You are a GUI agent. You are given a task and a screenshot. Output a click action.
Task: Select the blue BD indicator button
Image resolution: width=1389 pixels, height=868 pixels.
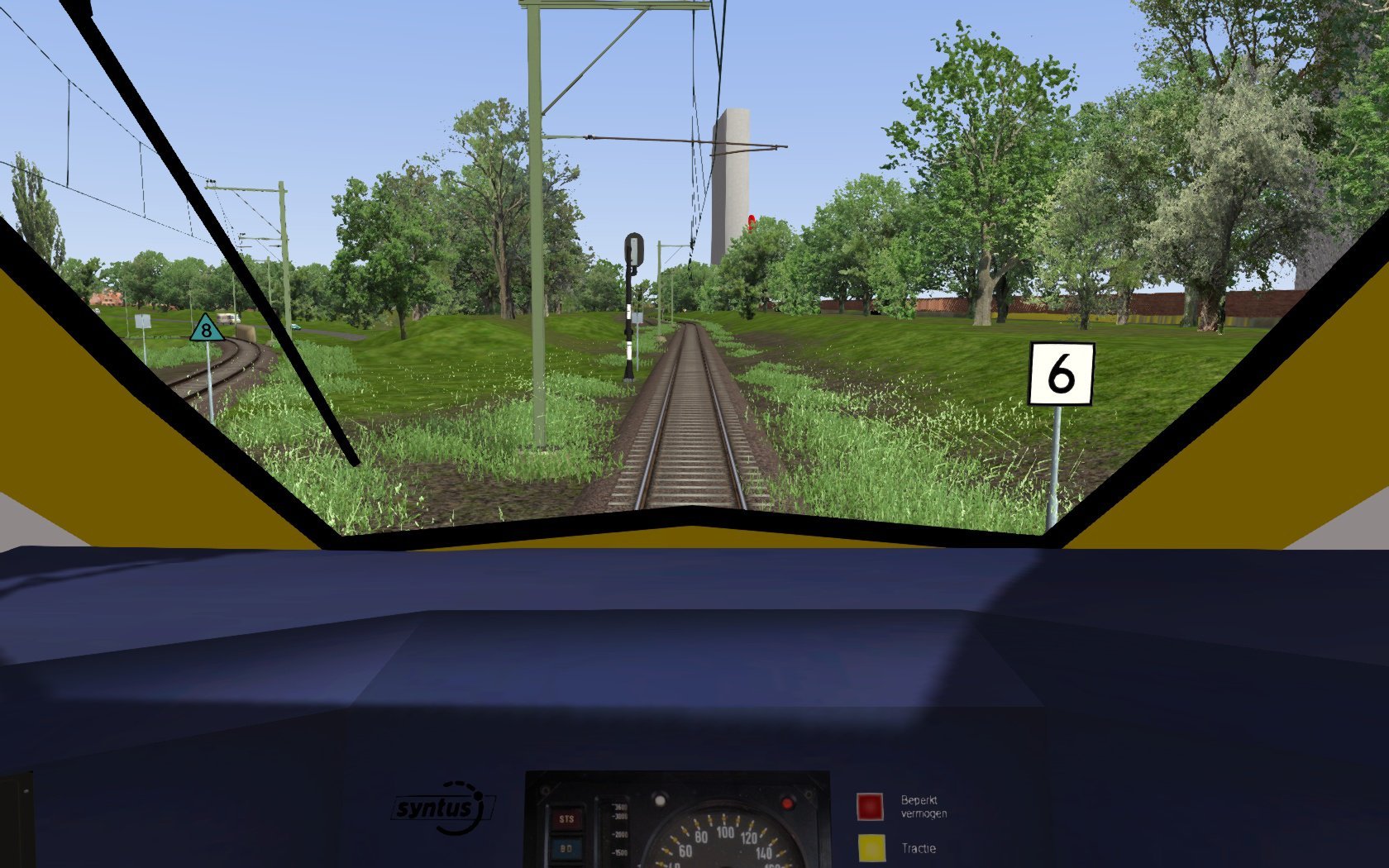point(566,848)
